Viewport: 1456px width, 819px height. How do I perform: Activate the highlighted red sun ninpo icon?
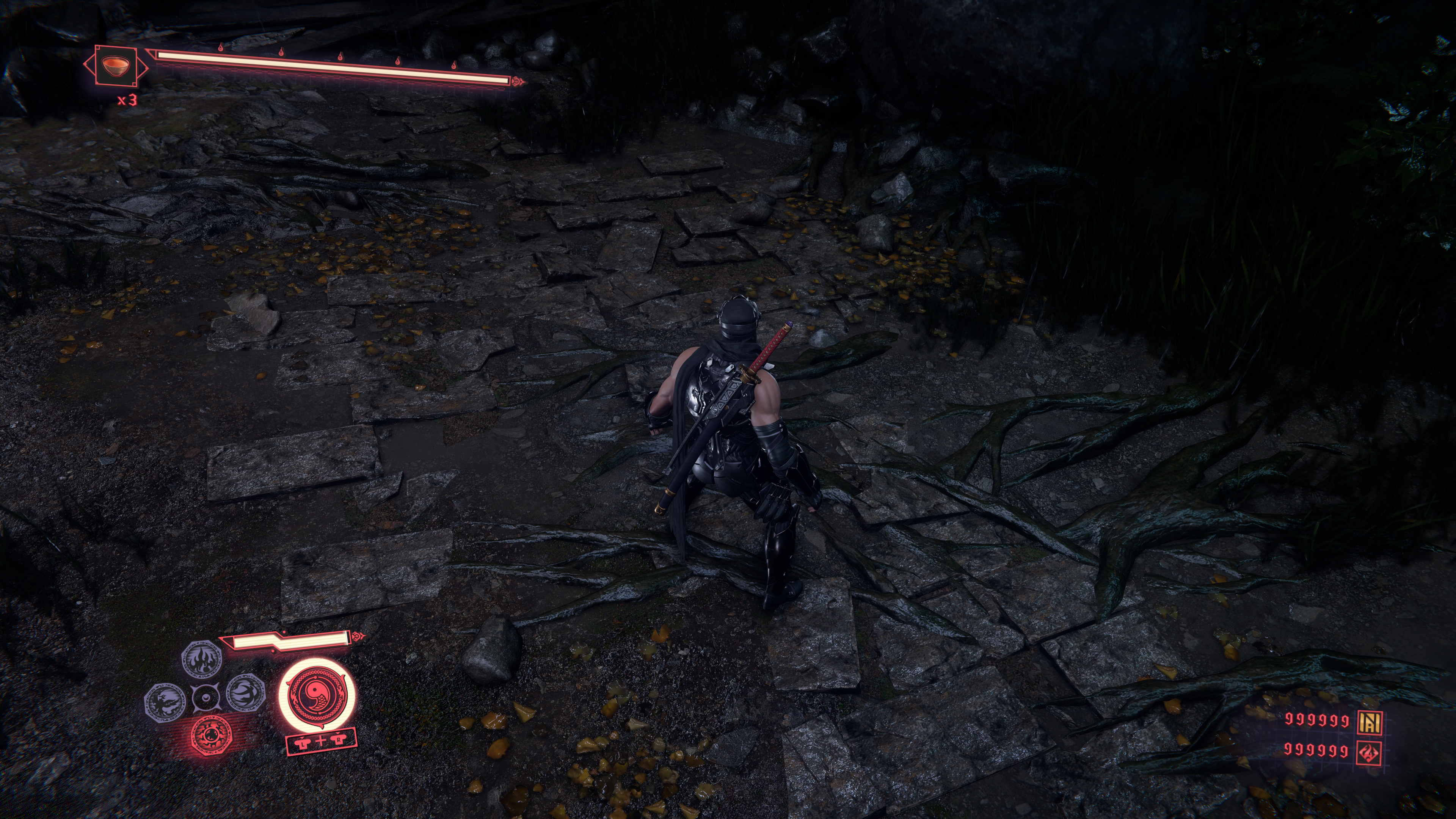tap(212, 735)
